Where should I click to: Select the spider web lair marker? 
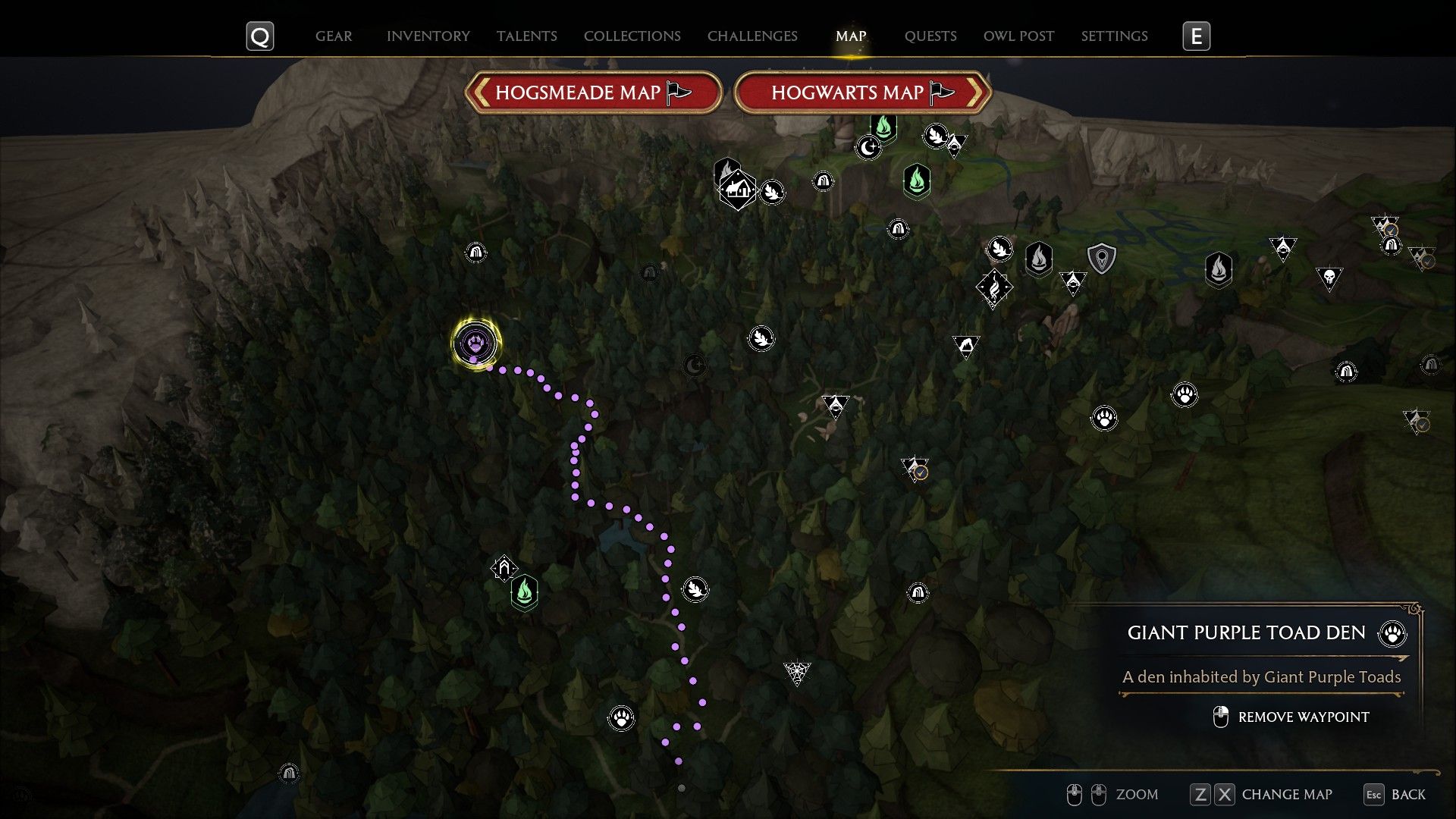[x=796, y=672]
